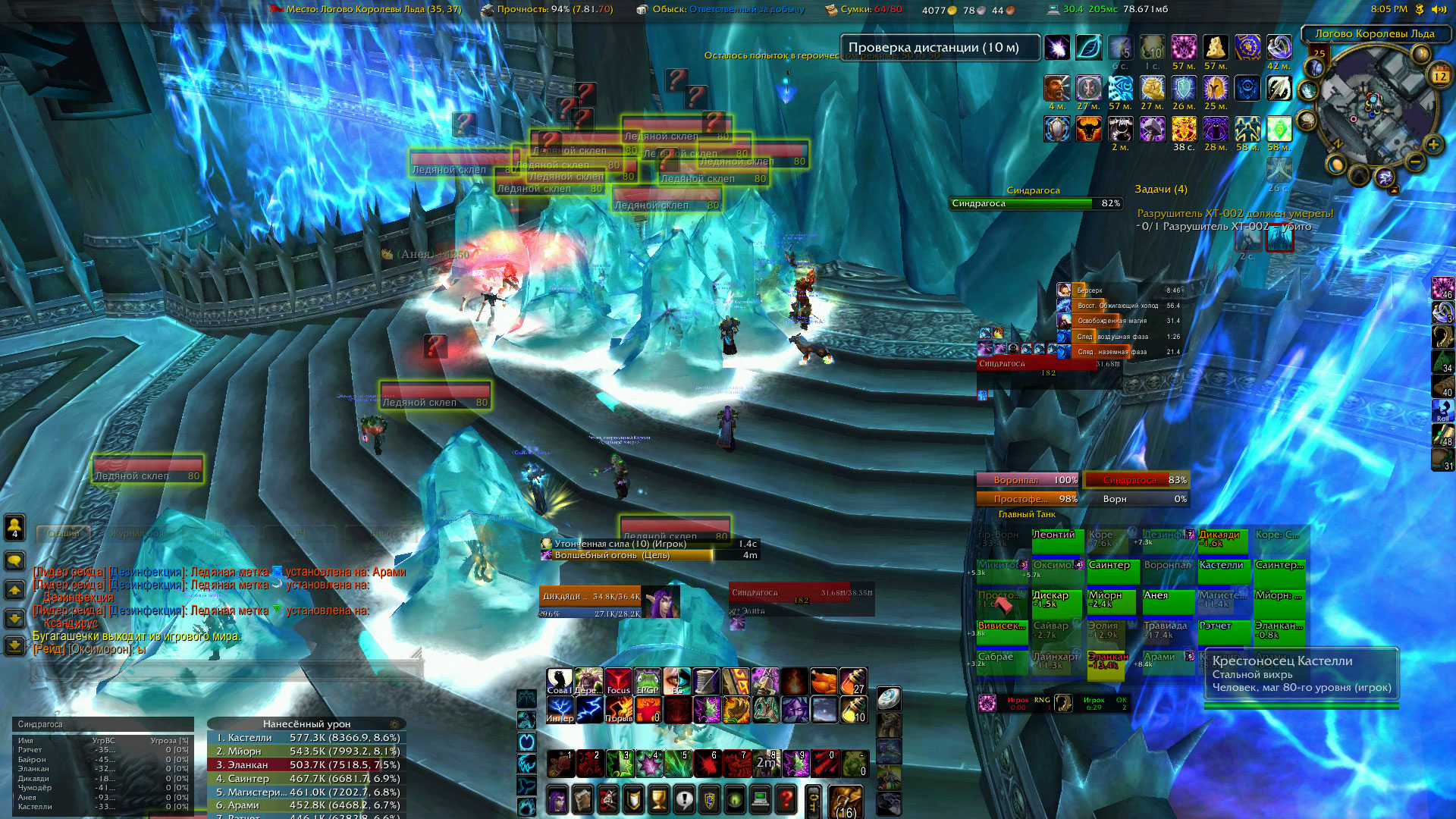
Task: Click the roast chicken food item slot
Action: 824,682
